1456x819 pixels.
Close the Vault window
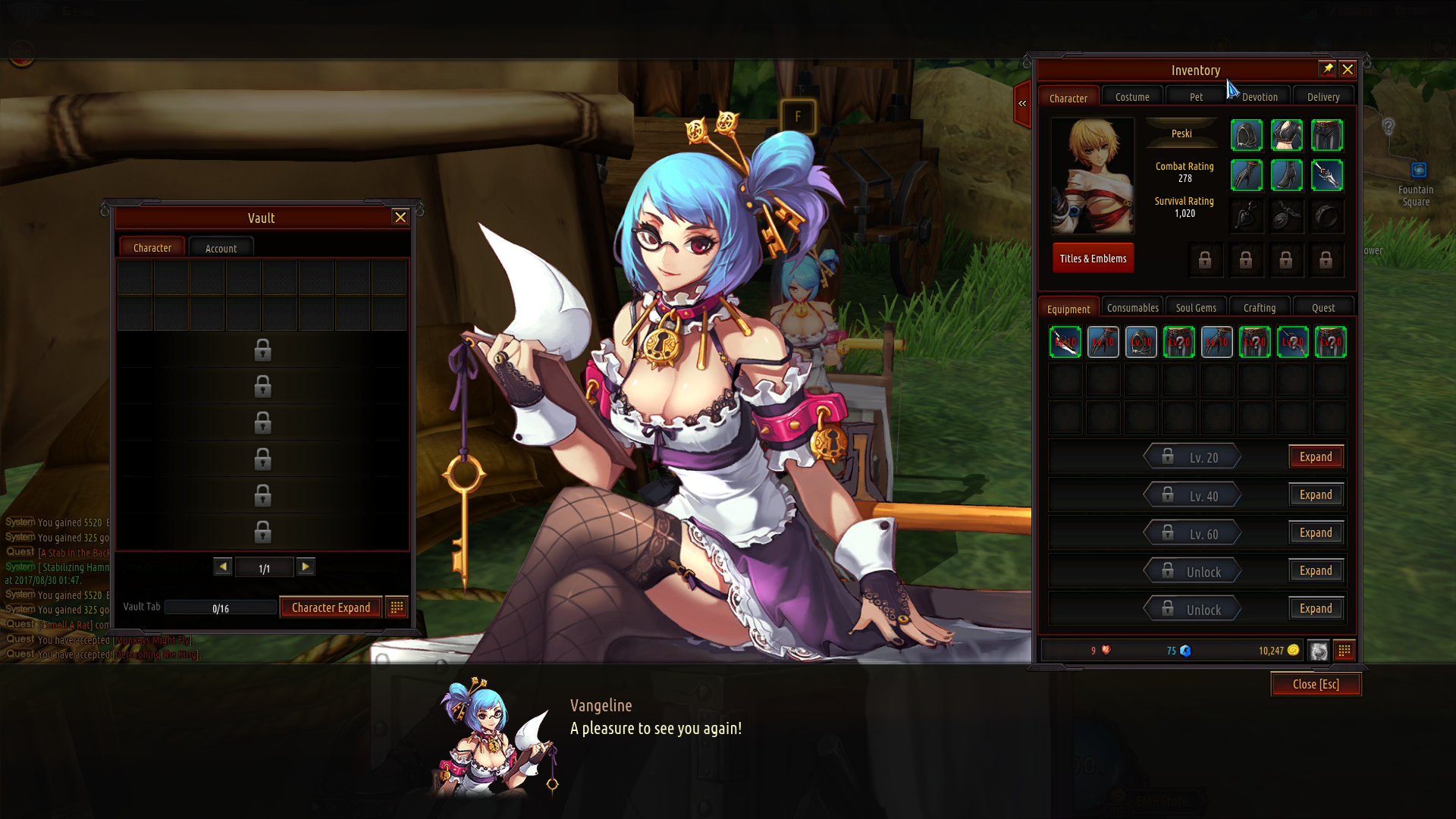coord(400,218)
